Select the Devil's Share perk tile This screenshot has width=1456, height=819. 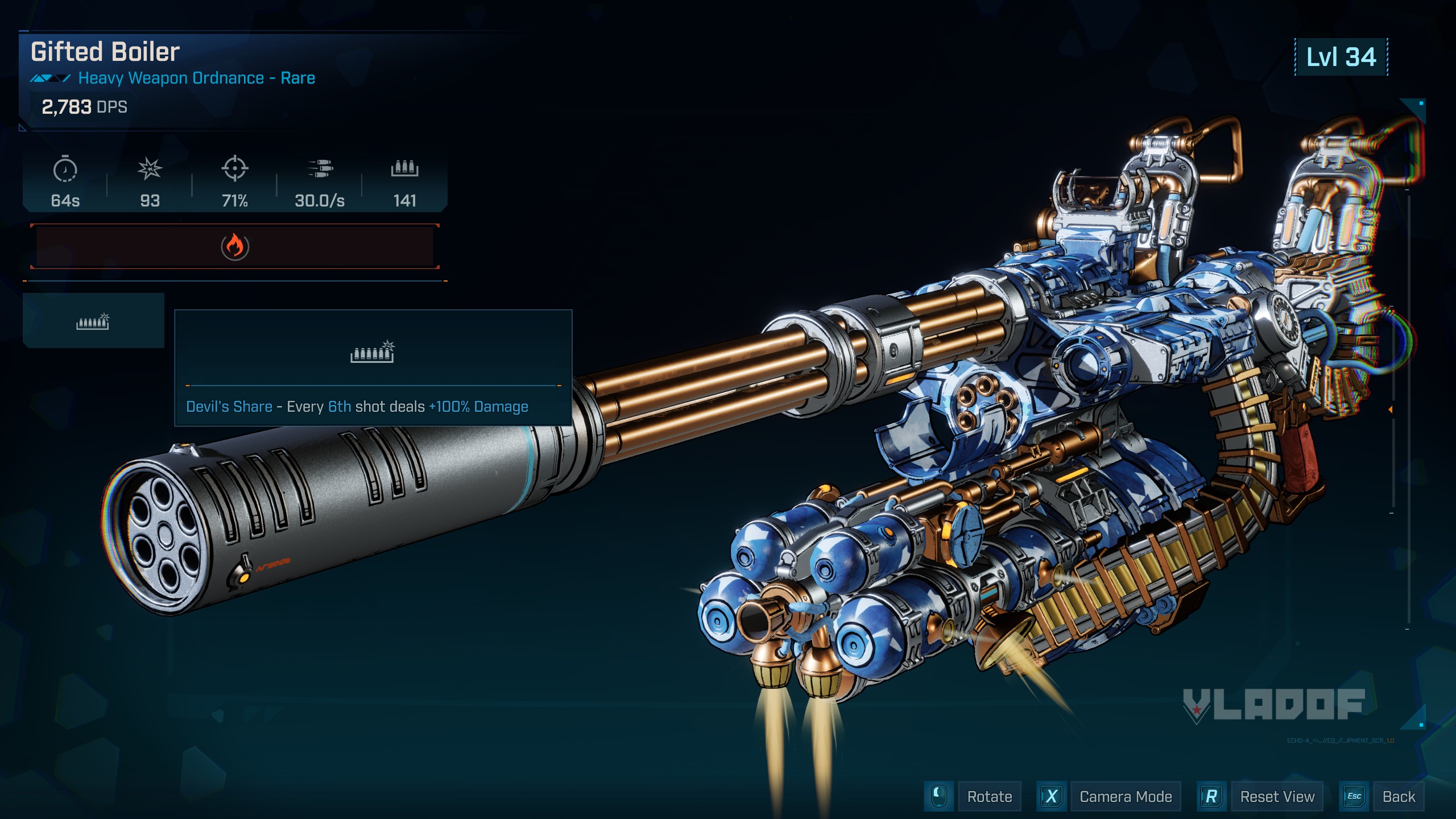pyautogui.click(x=93, y=321)
